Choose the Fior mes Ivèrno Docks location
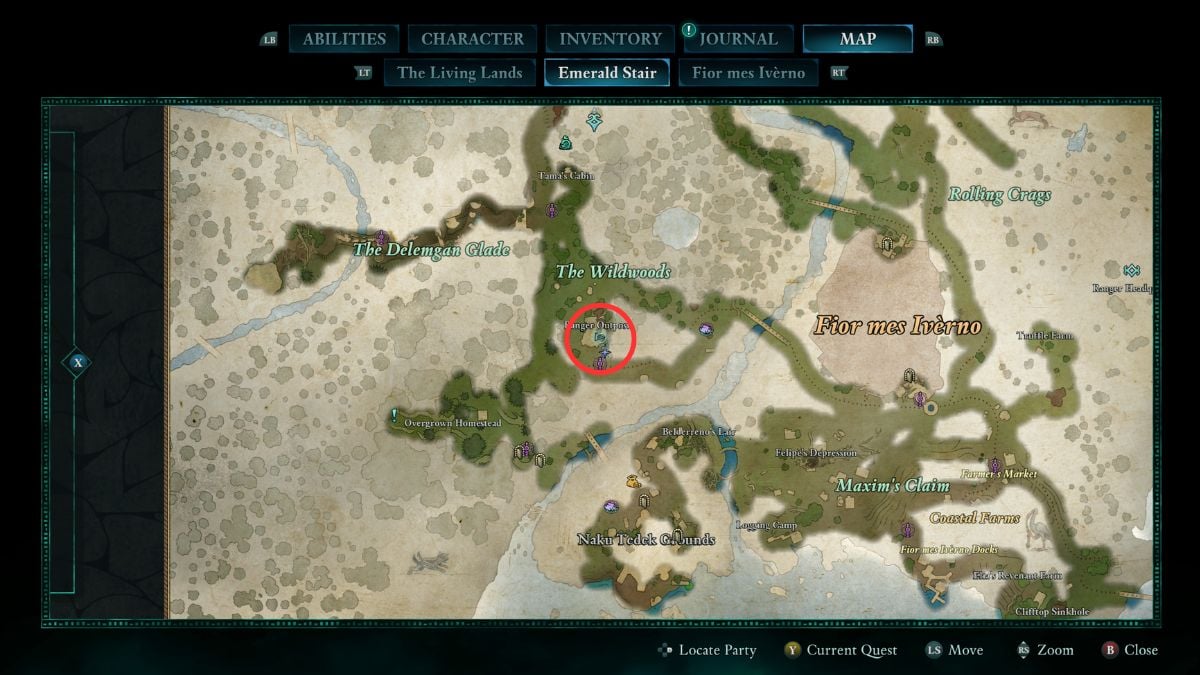The height and width of the screenshot is (675, 1200). (x=948, y=550)
